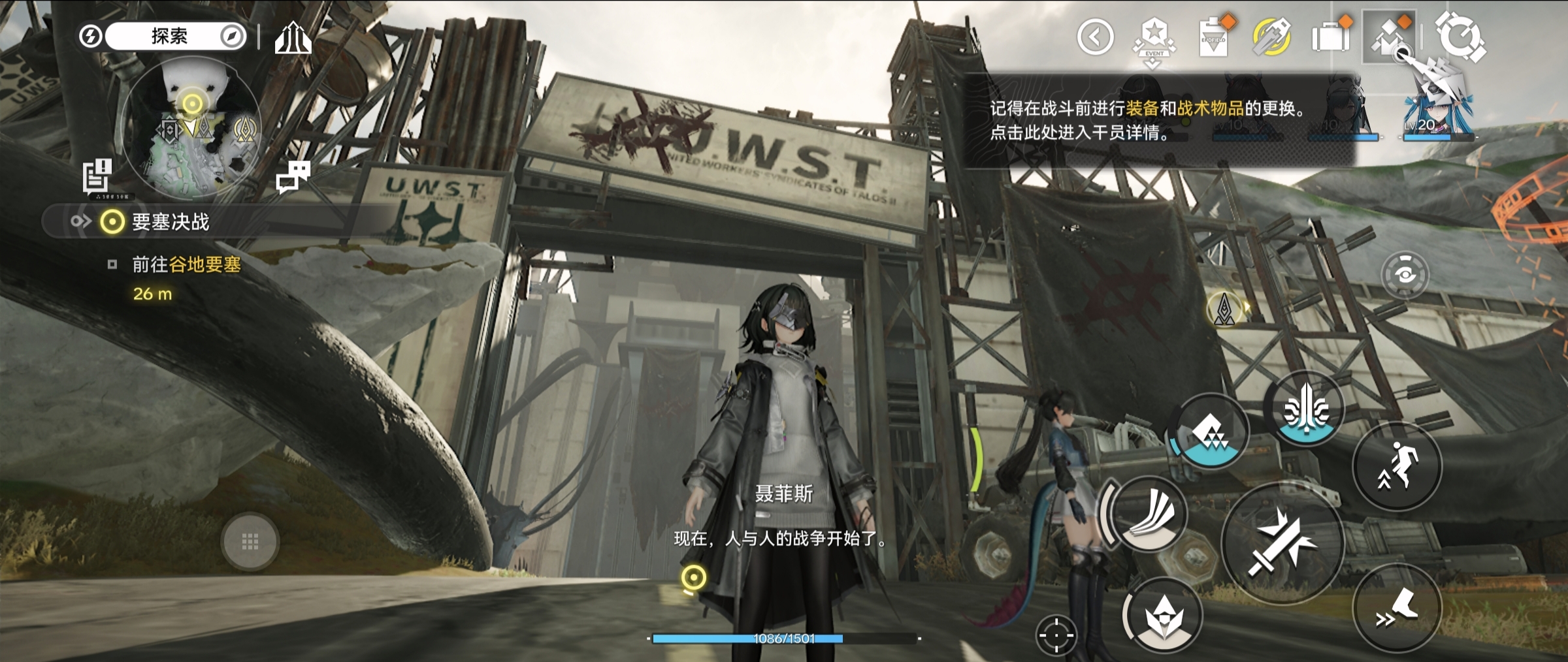Image resolution: width=1568 pixels, height=662 pixels.
Task: Open the briefcase backpack icon
Action: (1330, 37)
